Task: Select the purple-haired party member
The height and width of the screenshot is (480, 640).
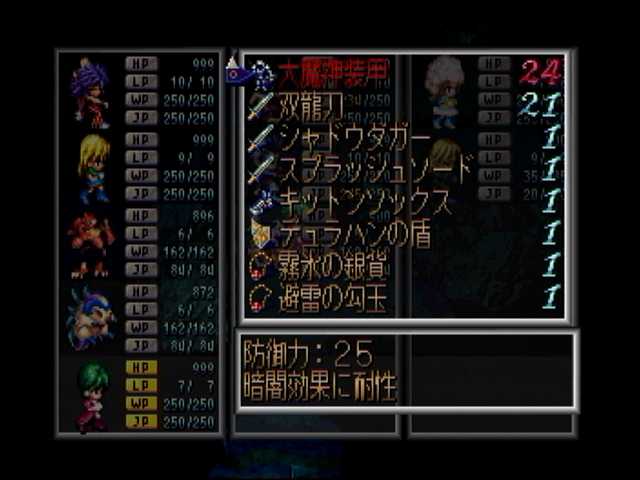Action: 90,92
